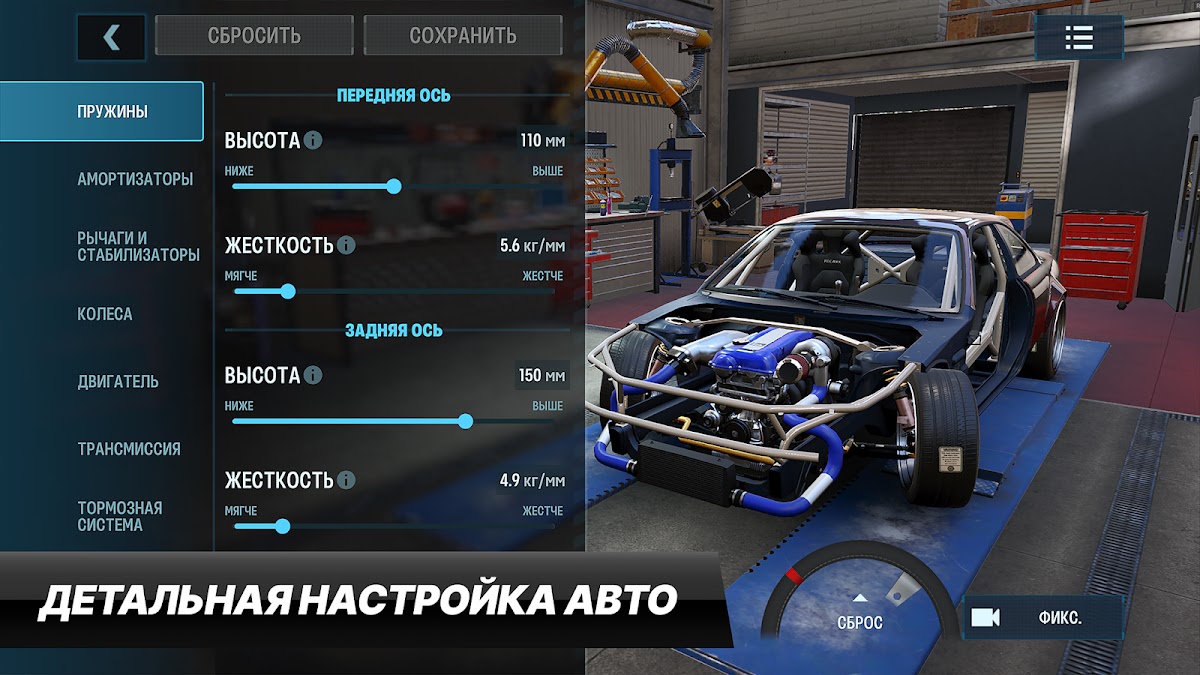Show info for front axle Жесткость
Image resolution: width=1200 pixels, height=675 pixels.
346,245
